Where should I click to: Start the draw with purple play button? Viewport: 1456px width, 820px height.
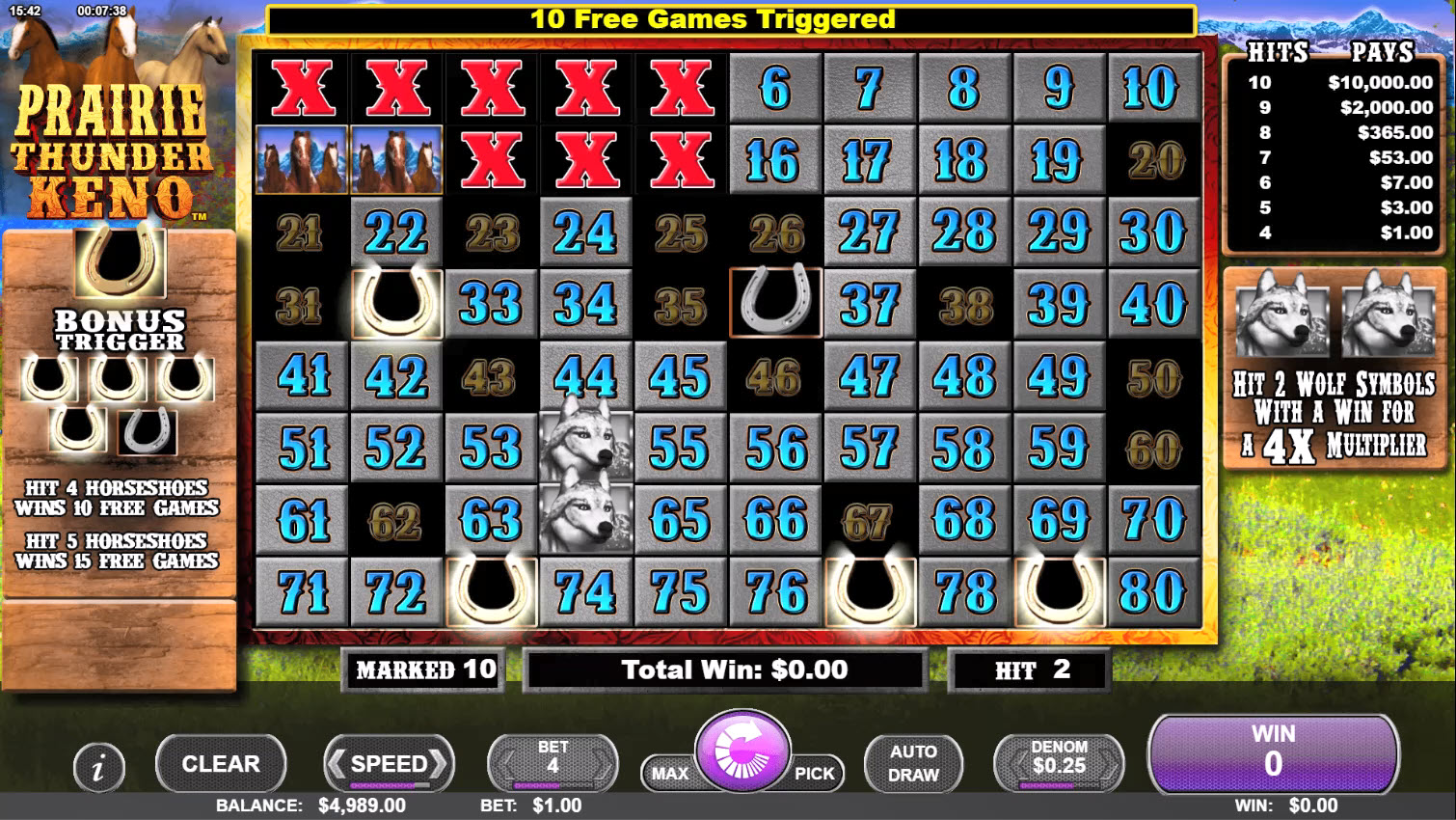coord(742,753)
